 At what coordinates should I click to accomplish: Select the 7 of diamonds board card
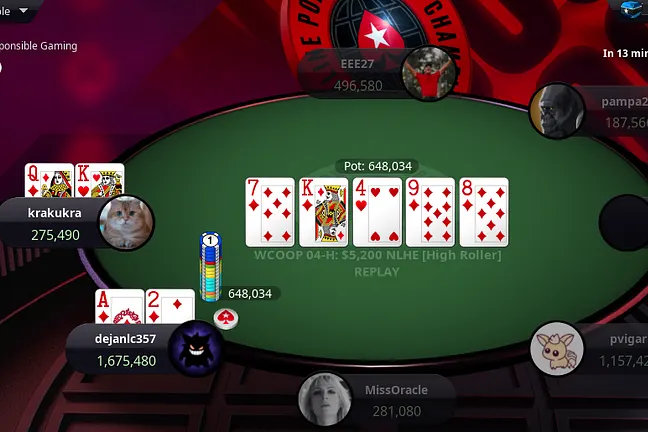(270, 212)
